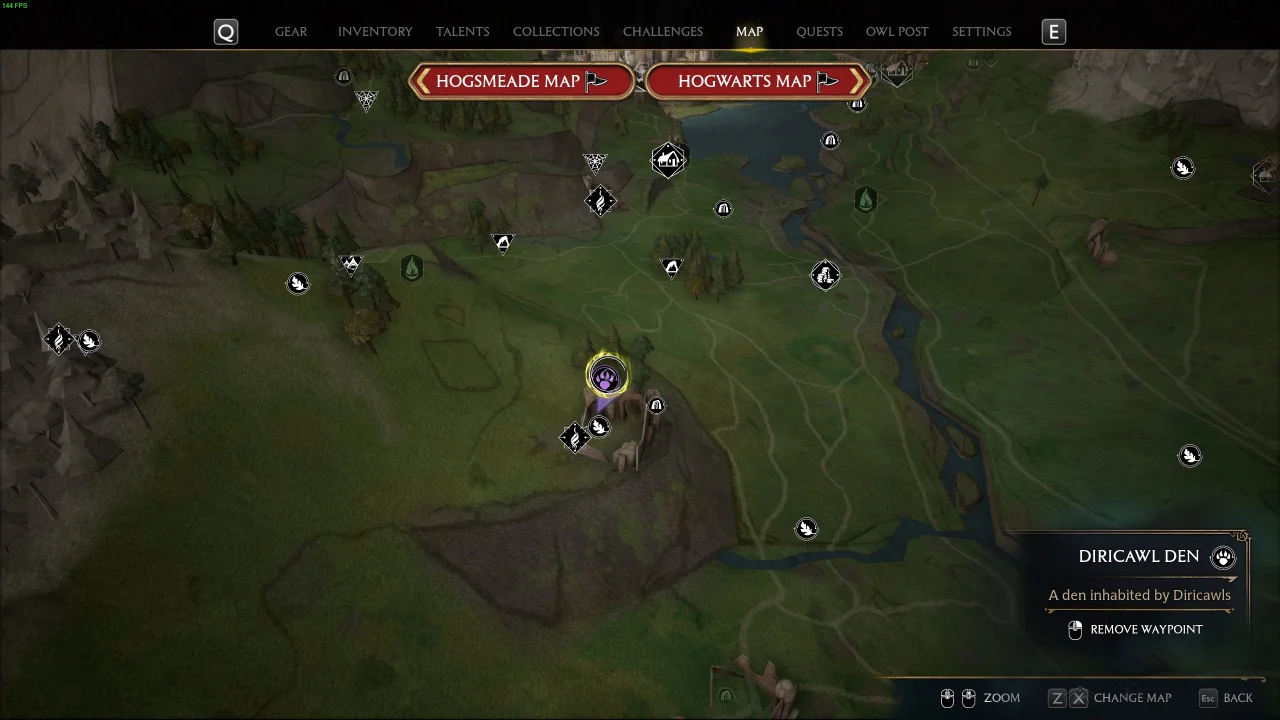The image size is (1280, 720).
Task: Click the Hogwarts Map banner button
Action: pos(757,81)
